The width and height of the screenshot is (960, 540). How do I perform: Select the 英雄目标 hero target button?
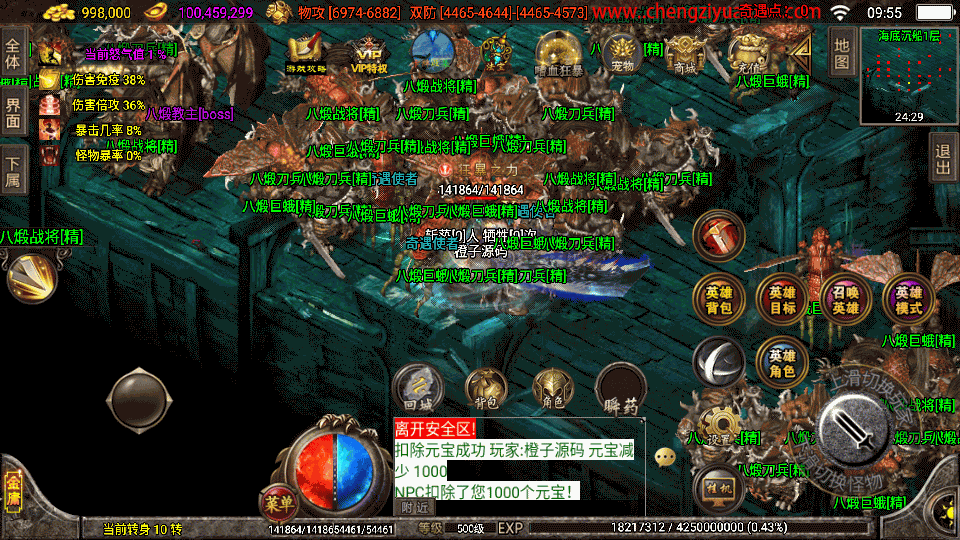tap(782, 299)
